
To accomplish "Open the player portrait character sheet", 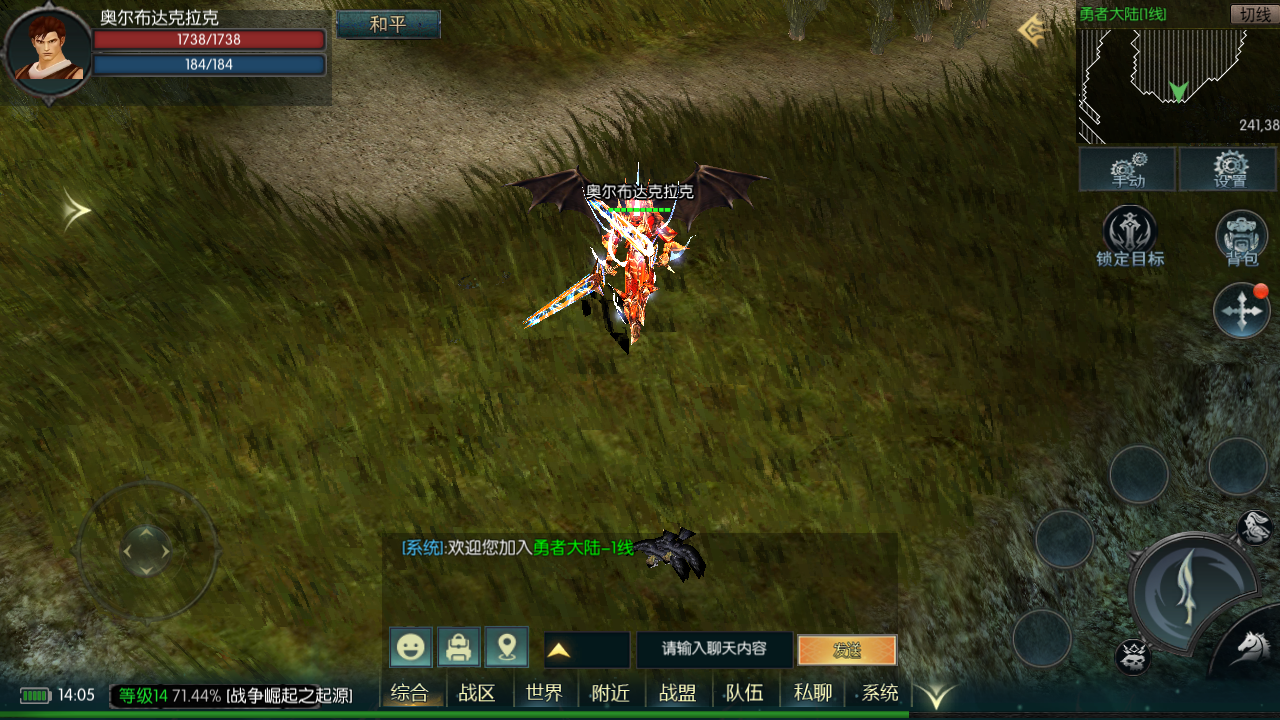I will tap(47, 52).
